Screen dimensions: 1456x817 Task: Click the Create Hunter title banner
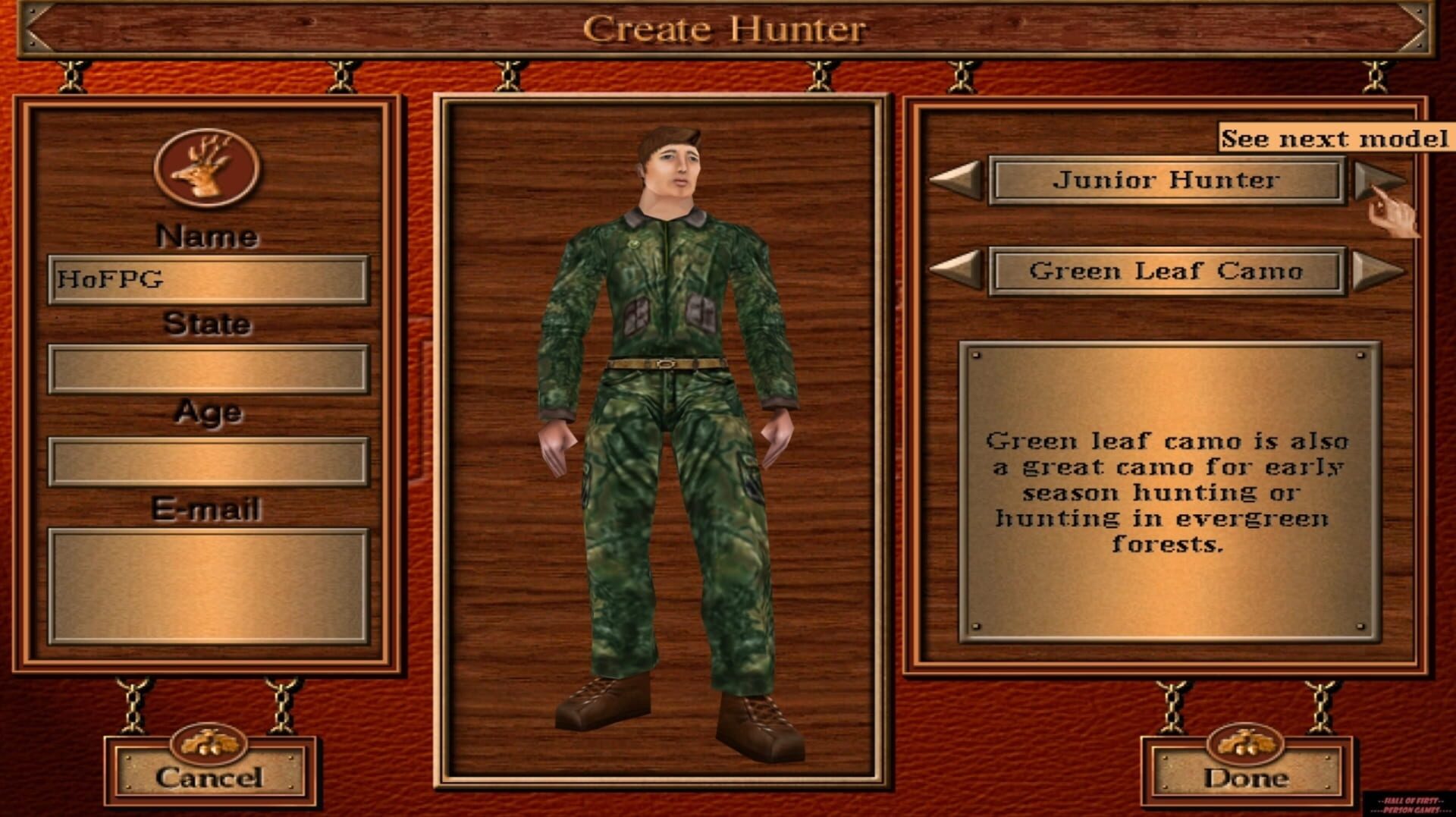tap(726, 29)
